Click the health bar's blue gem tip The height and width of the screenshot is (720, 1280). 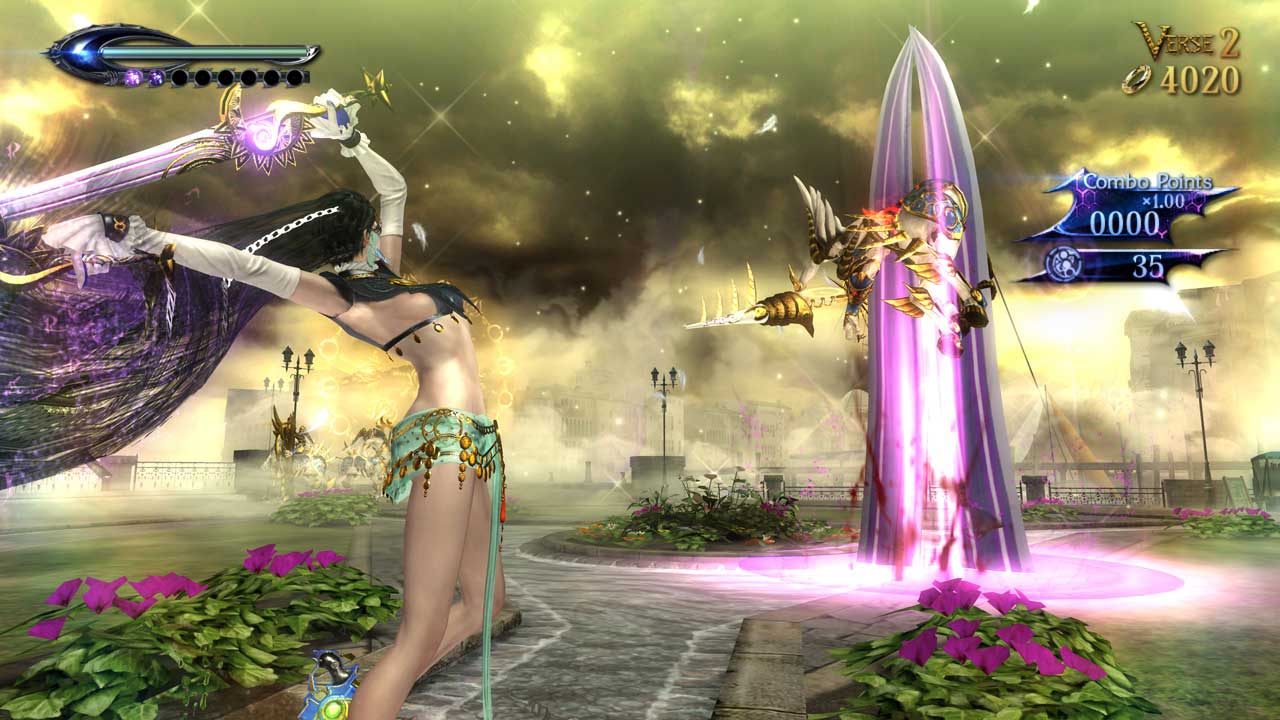pos(77,50)
